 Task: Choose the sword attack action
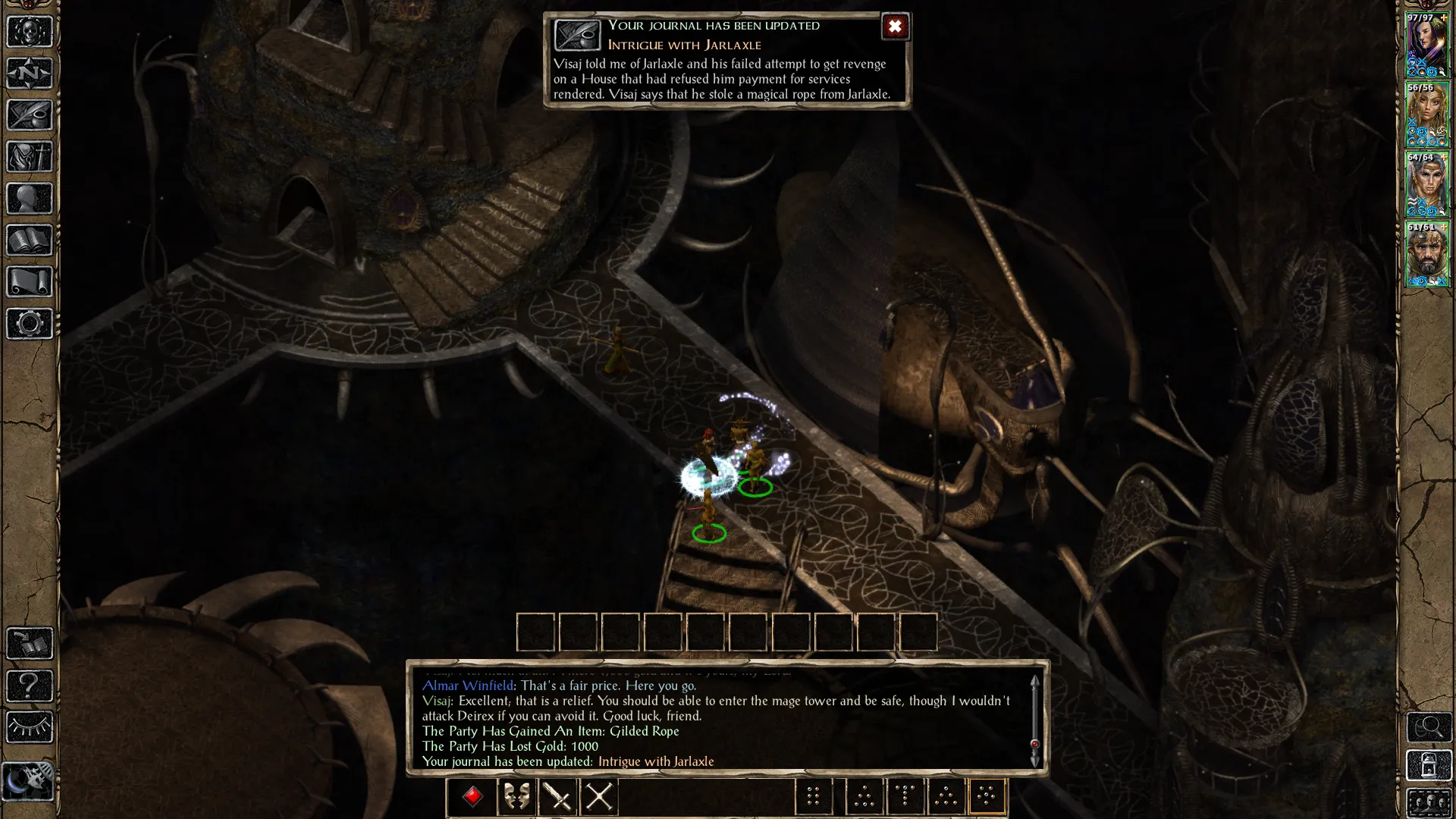(558, 796)
